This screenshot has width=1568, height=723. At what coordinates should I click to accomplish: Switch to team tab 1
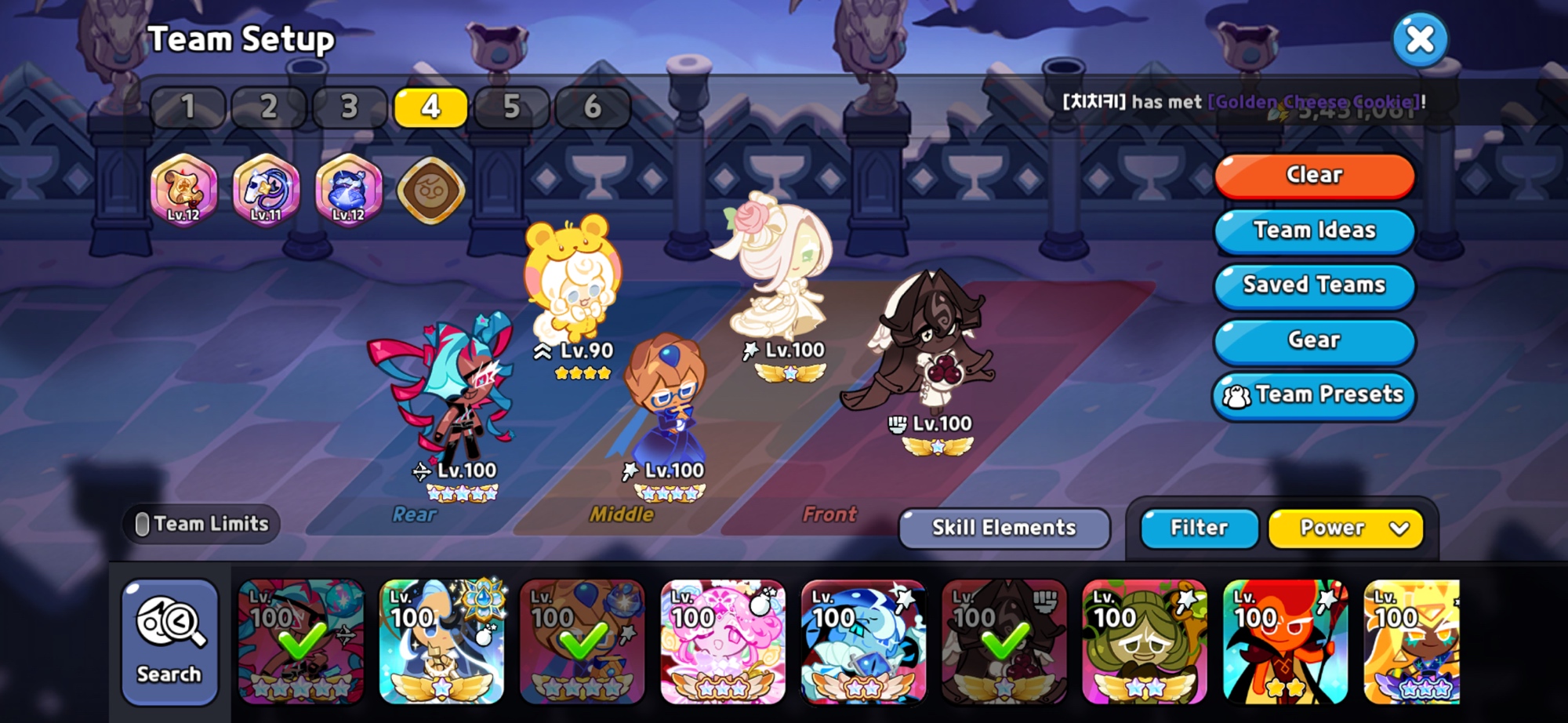188,107
